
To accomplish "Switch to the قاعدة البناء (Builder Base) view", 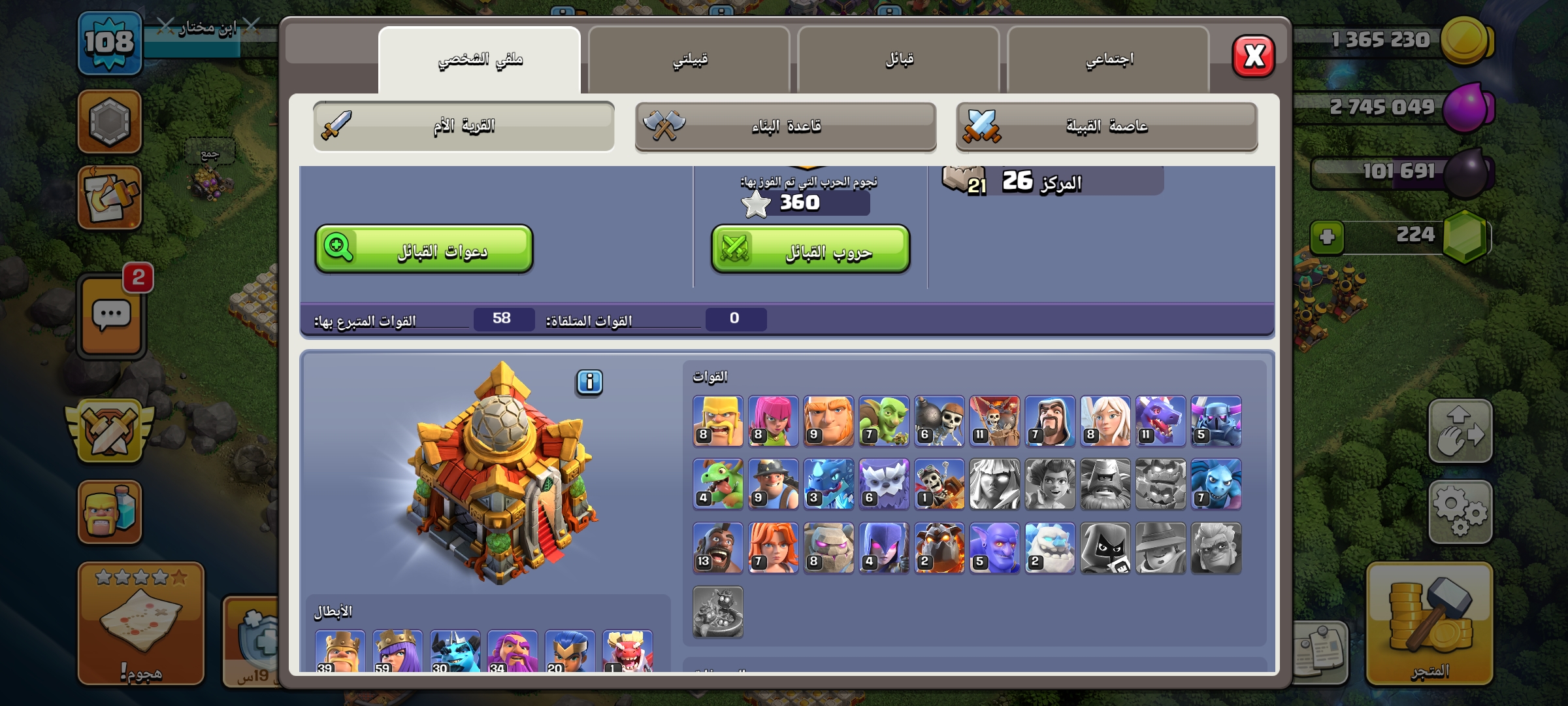I will point(785,126).
